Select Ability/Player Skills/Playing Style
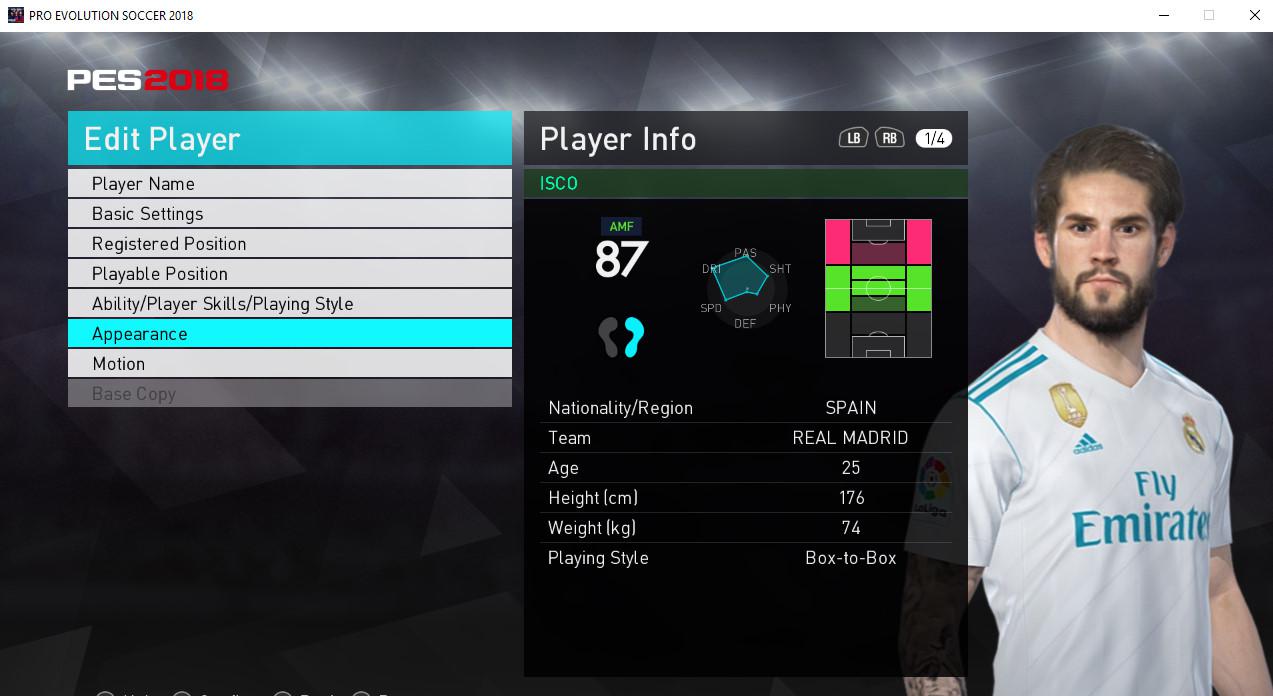 (x=289, y=304)
